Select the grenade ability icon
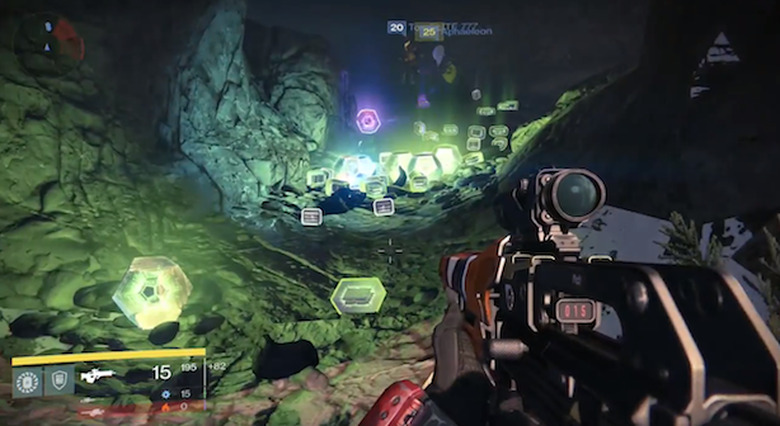Image resolution: width=780 pixels, height=426 pixels. pyautogui.click(x=28, y=381)
